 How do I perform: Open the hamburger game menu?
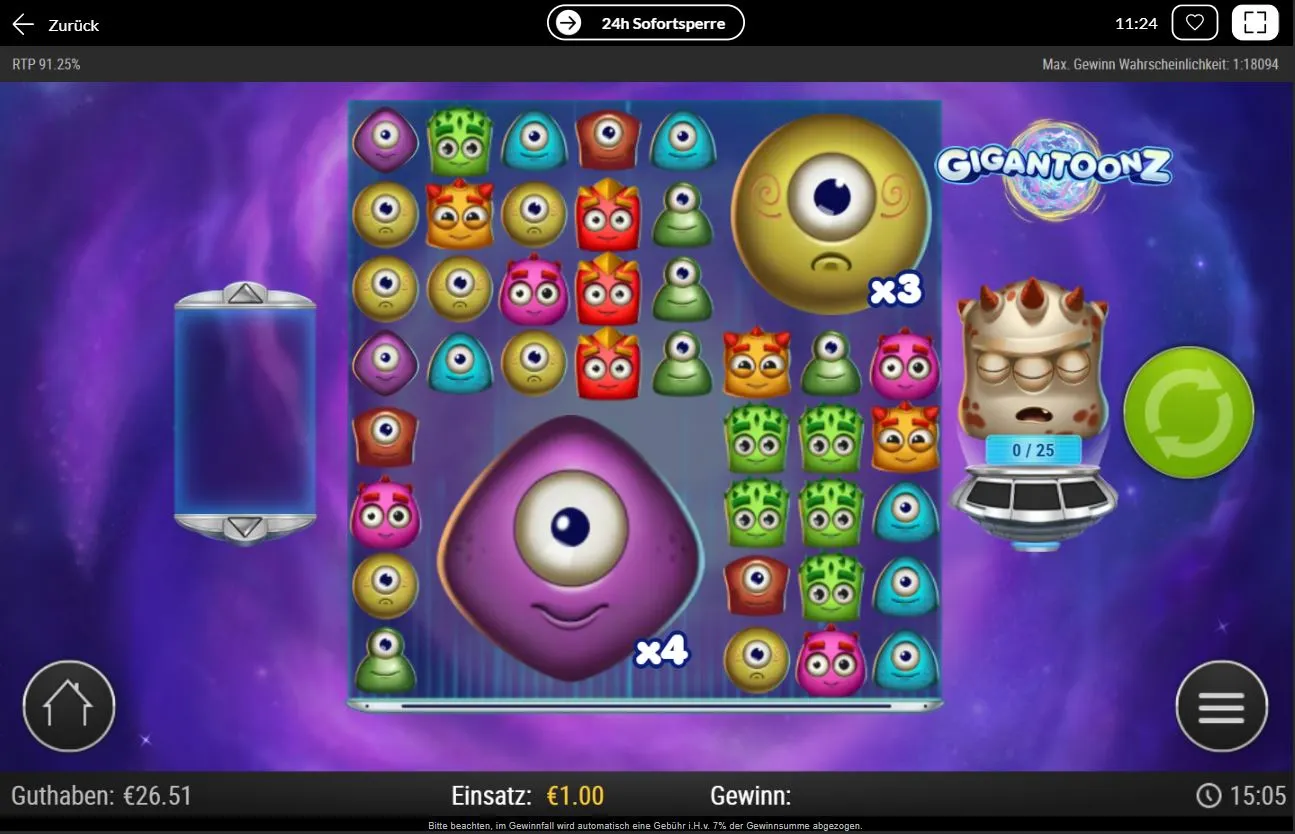pos(1221,706)
